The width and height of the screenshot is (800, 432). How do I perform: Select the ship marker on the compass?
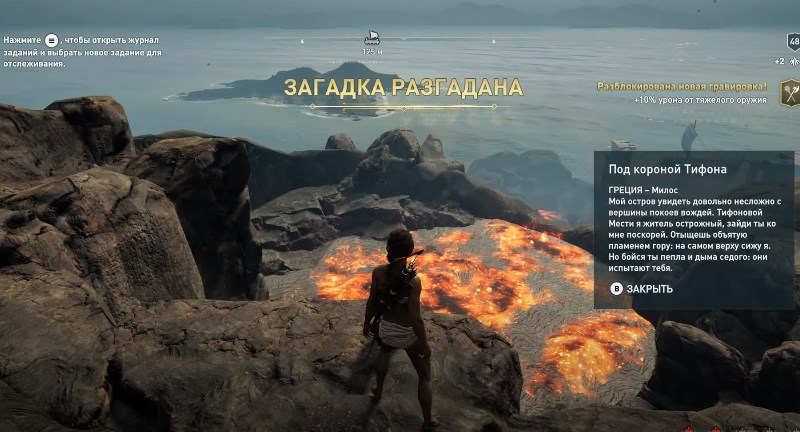tap(372, 37)
